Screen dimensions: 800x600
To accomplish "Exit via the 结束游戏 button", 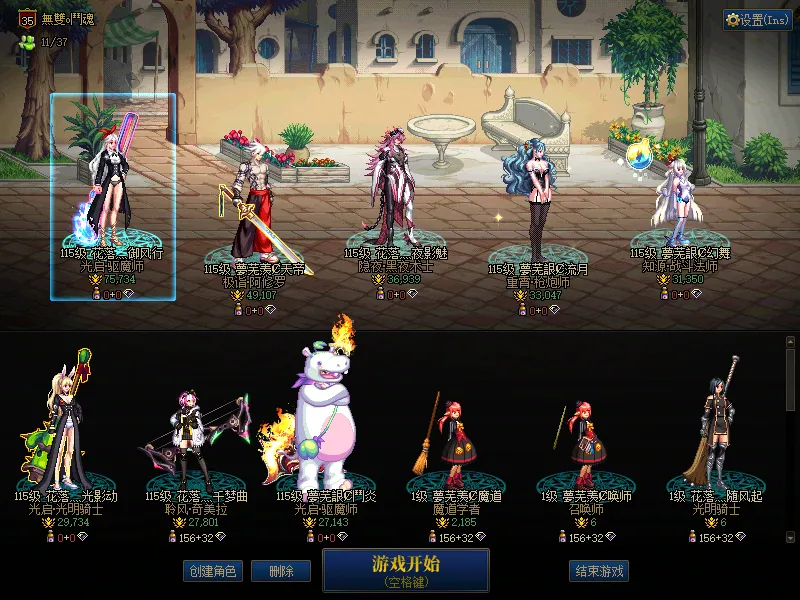I will [x=599, y=571].
